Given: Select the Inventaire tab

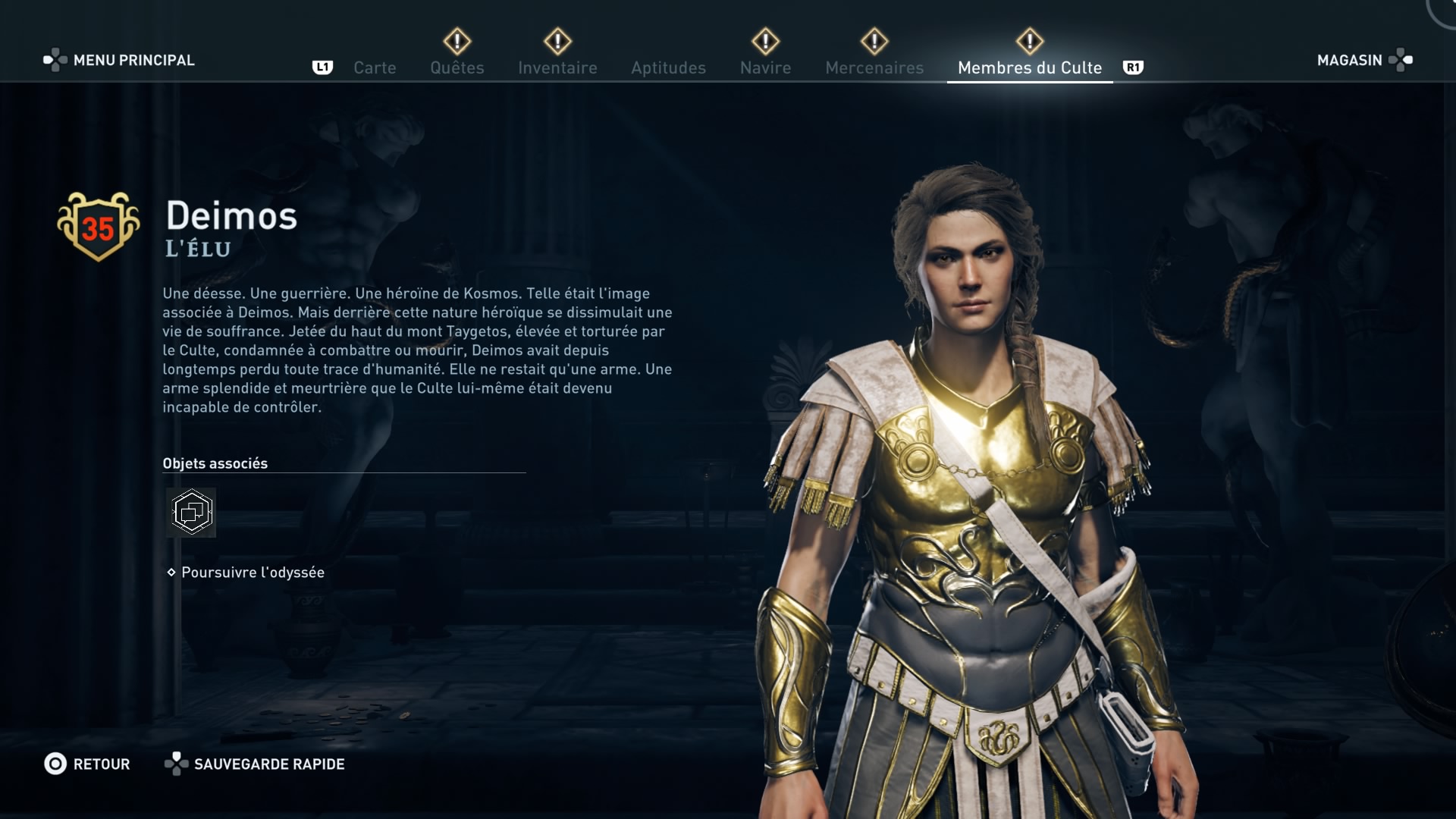Looking at the screenshot, I should tap(557, 67).
